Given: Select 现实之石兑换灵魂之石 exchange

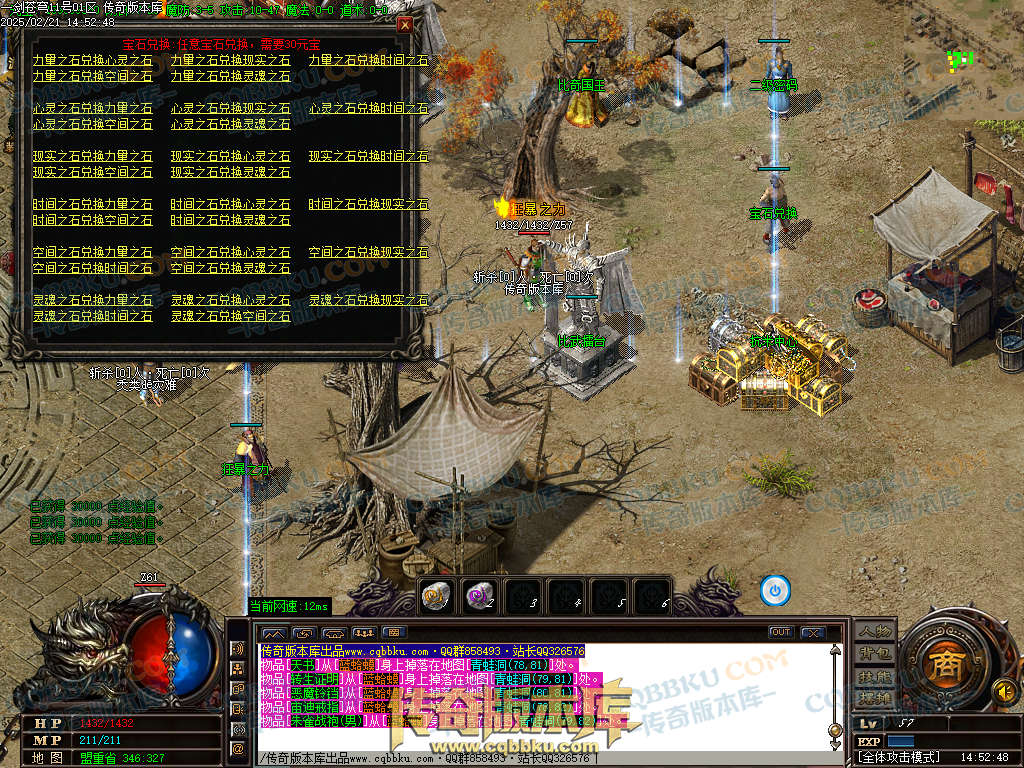Looking at the screenshot, I should pos(230,172).
